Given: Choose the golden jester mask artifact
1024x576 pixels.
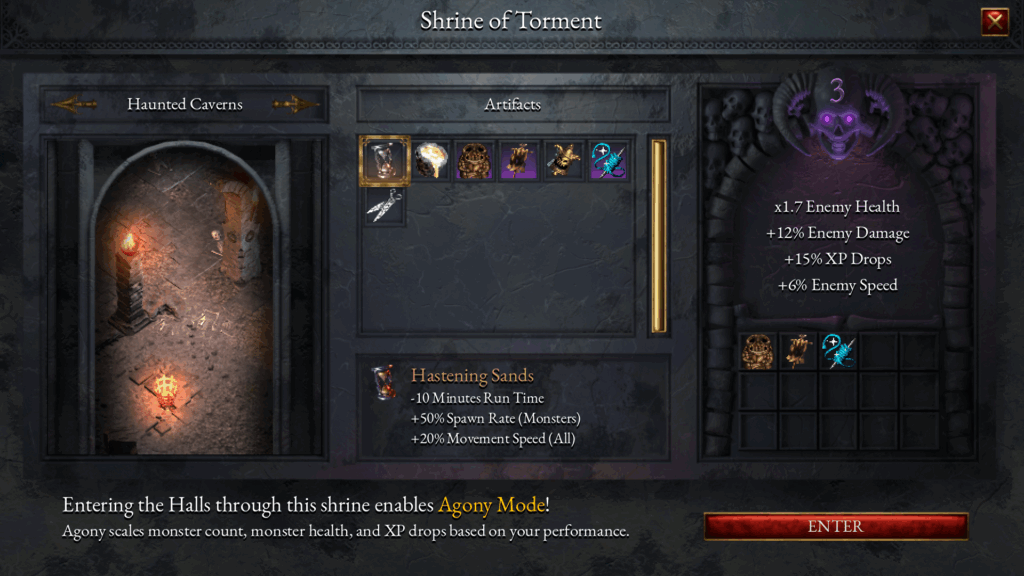Looking at the screenshot, I should tap(563, 161).
